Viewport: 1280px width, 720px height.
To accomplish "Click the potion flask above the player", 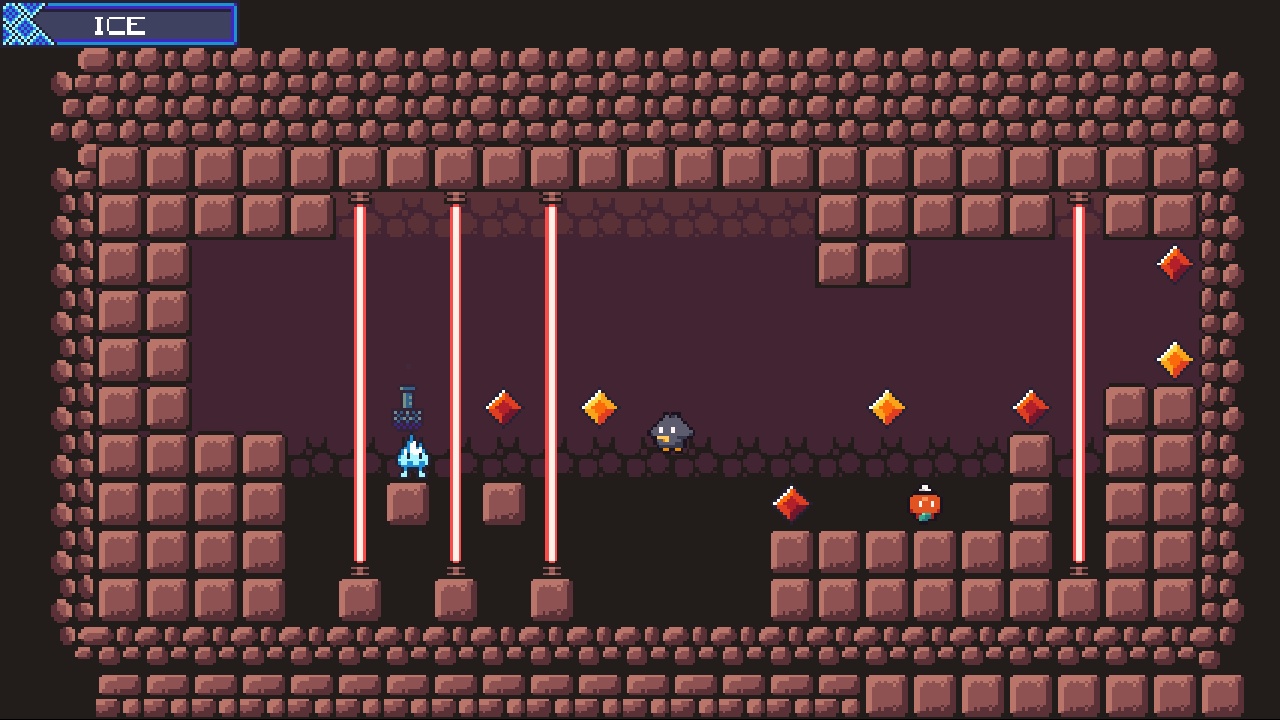I will click(x=407, y=408).
